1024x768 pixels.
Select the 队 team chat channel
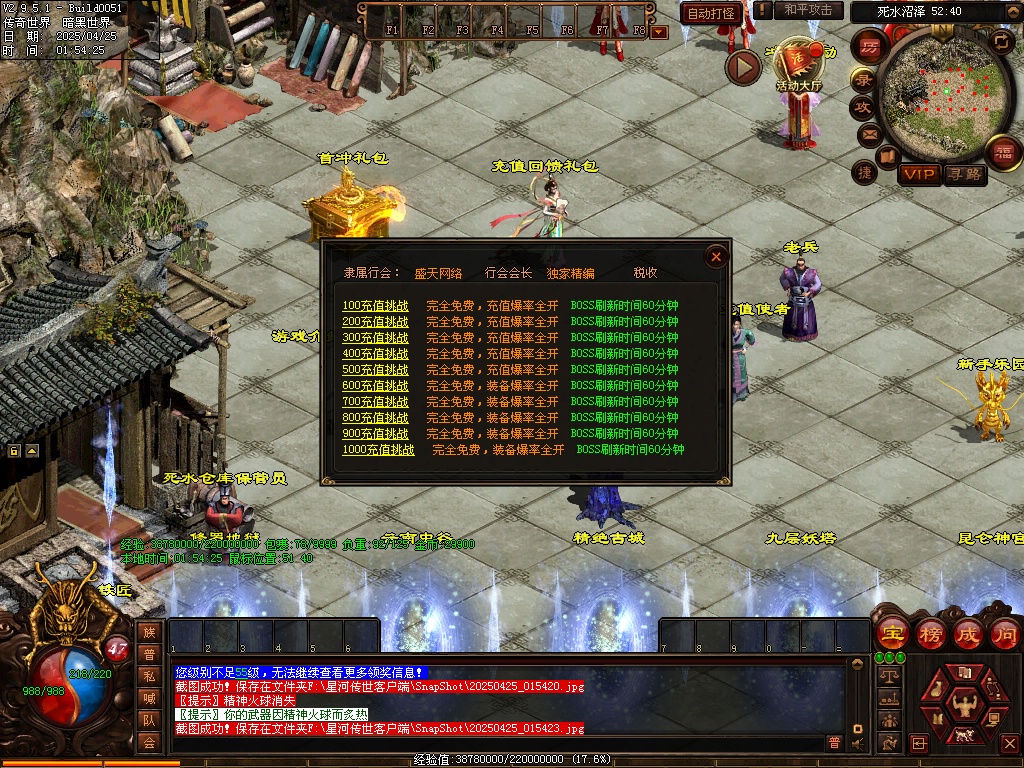pyautogui.click(x=149, y=720)
